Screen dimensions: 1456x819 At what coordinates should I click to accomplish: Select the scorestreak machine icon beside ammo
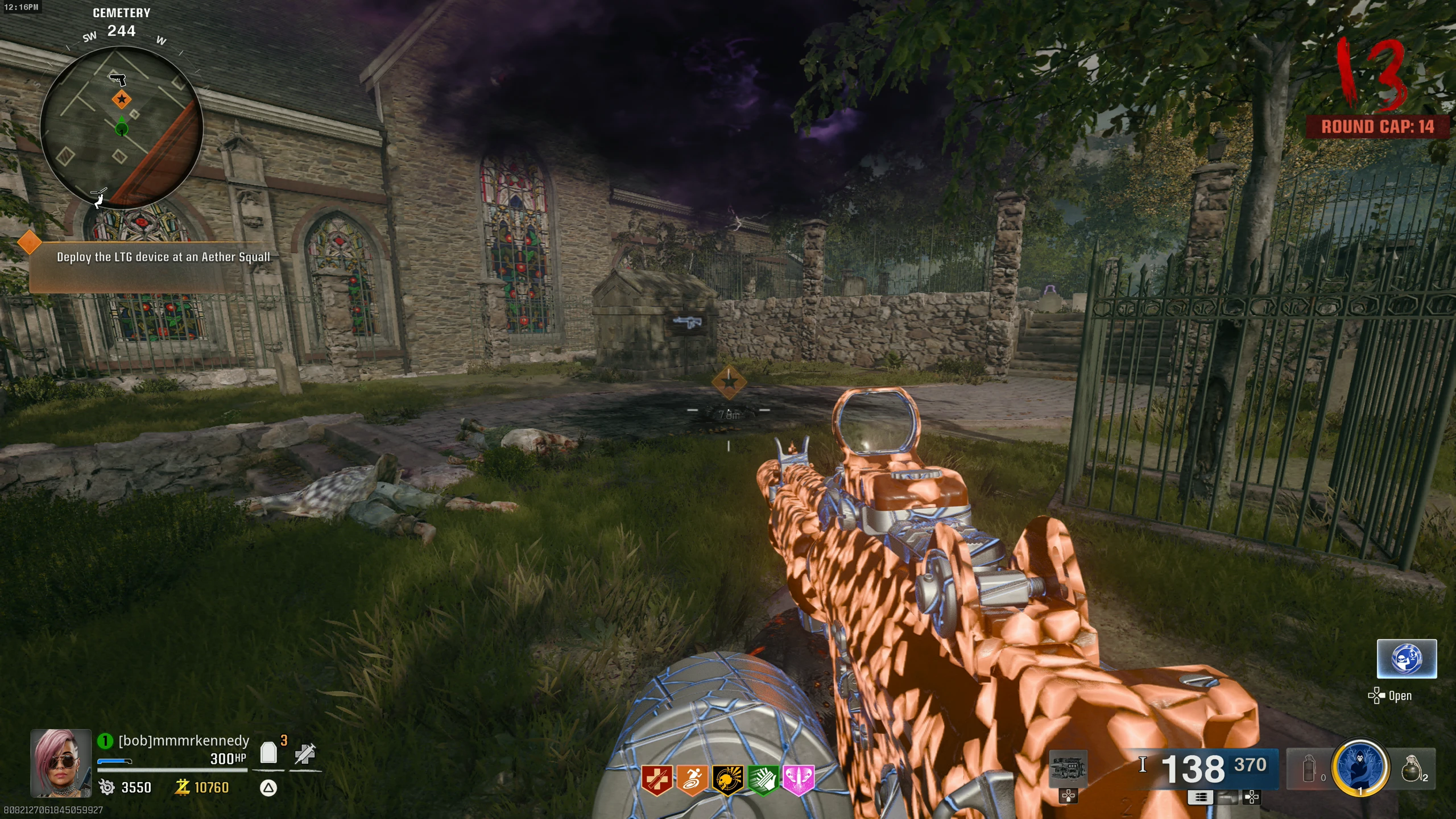point(1068,768)
